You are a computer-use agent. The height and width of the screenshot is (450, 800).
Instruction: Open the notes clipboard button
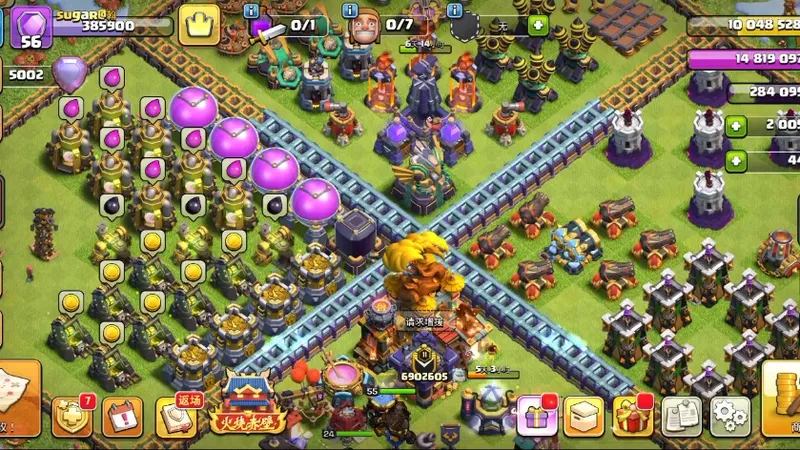683,416
